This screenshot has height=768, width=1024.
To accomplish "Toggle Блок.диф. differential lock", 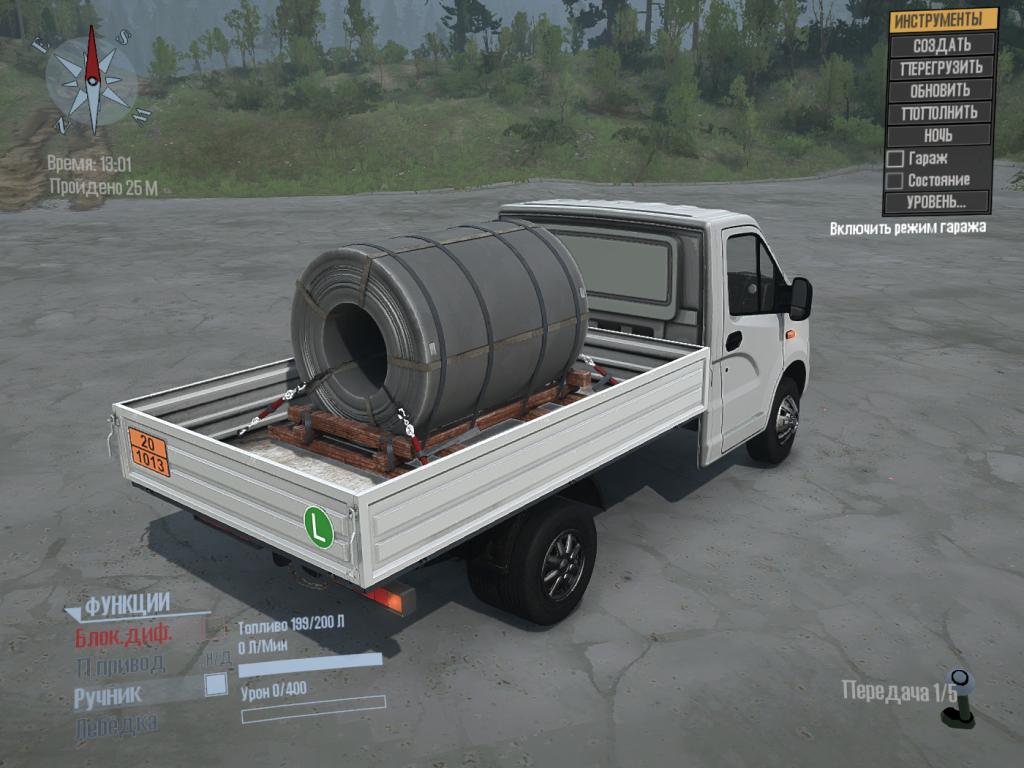I will [x=123, y=634].
